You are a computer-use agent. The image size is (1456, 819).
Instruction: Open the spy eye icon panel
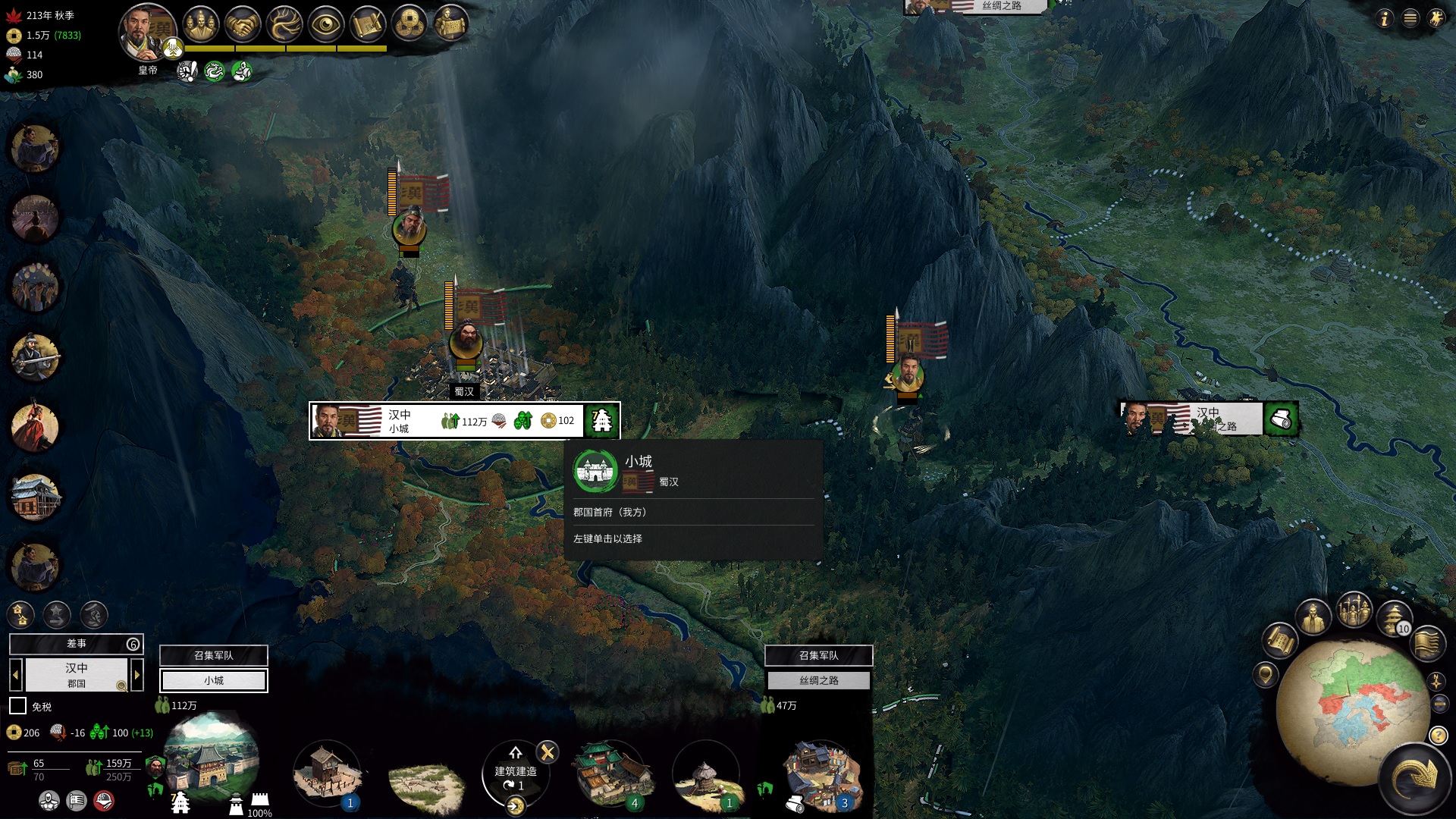coord(326,25)
